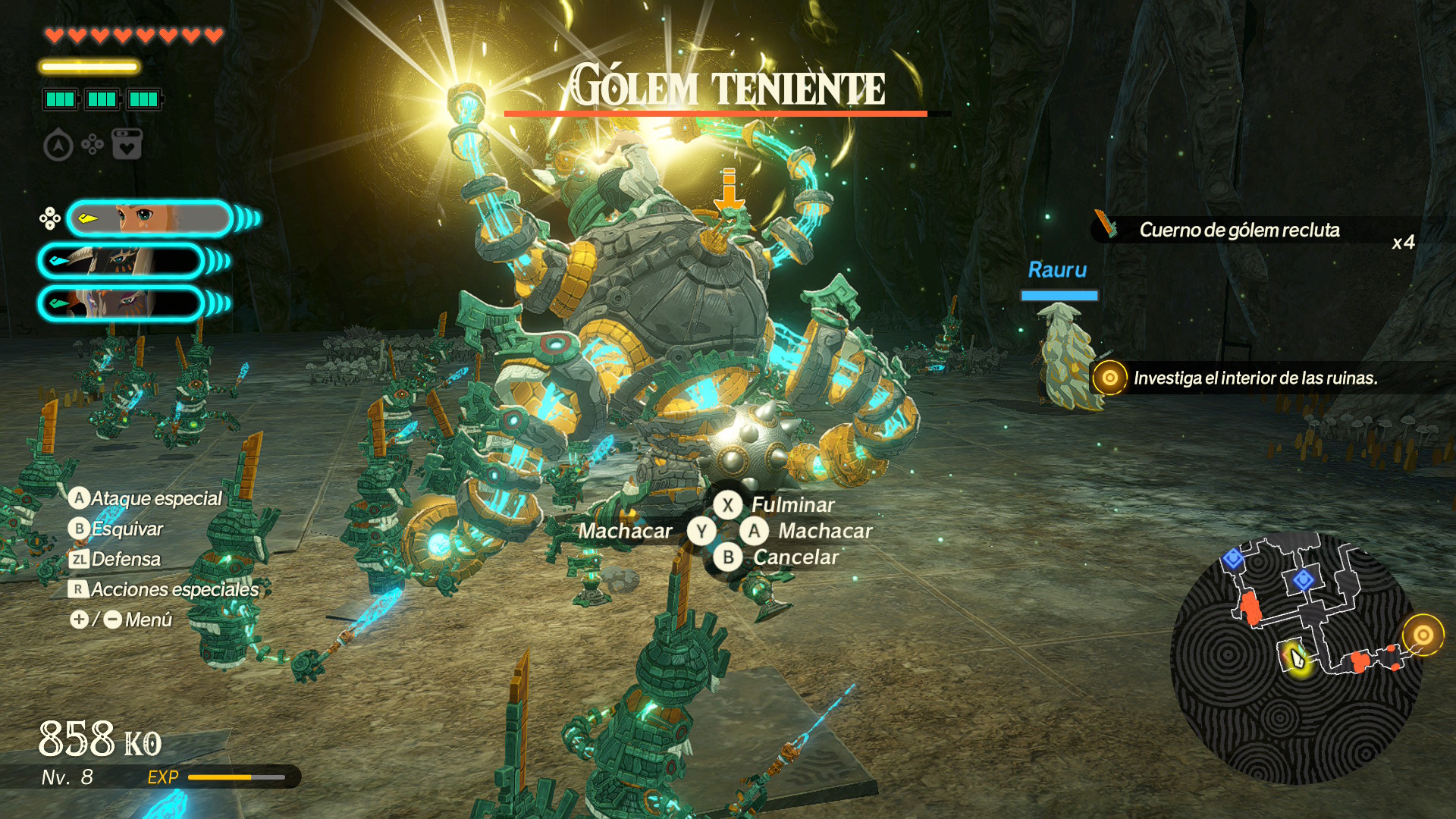Open the objective 'Investiga el interior de las ruinas'
This screenshot has height=819, width=1456.
[1254, 378]
